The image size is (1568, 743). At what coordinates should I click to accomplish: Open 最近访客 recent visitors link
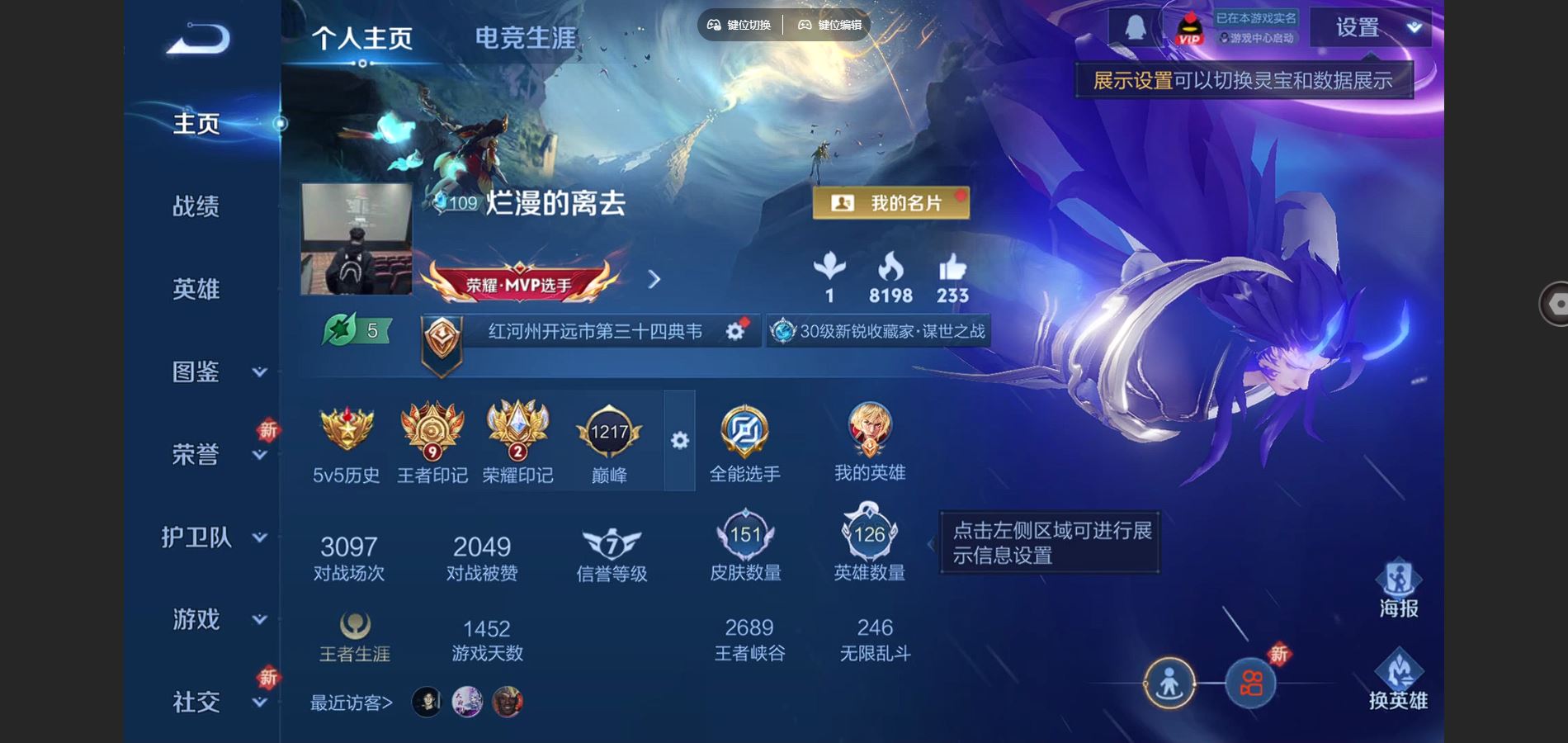(x=350, y=701)
